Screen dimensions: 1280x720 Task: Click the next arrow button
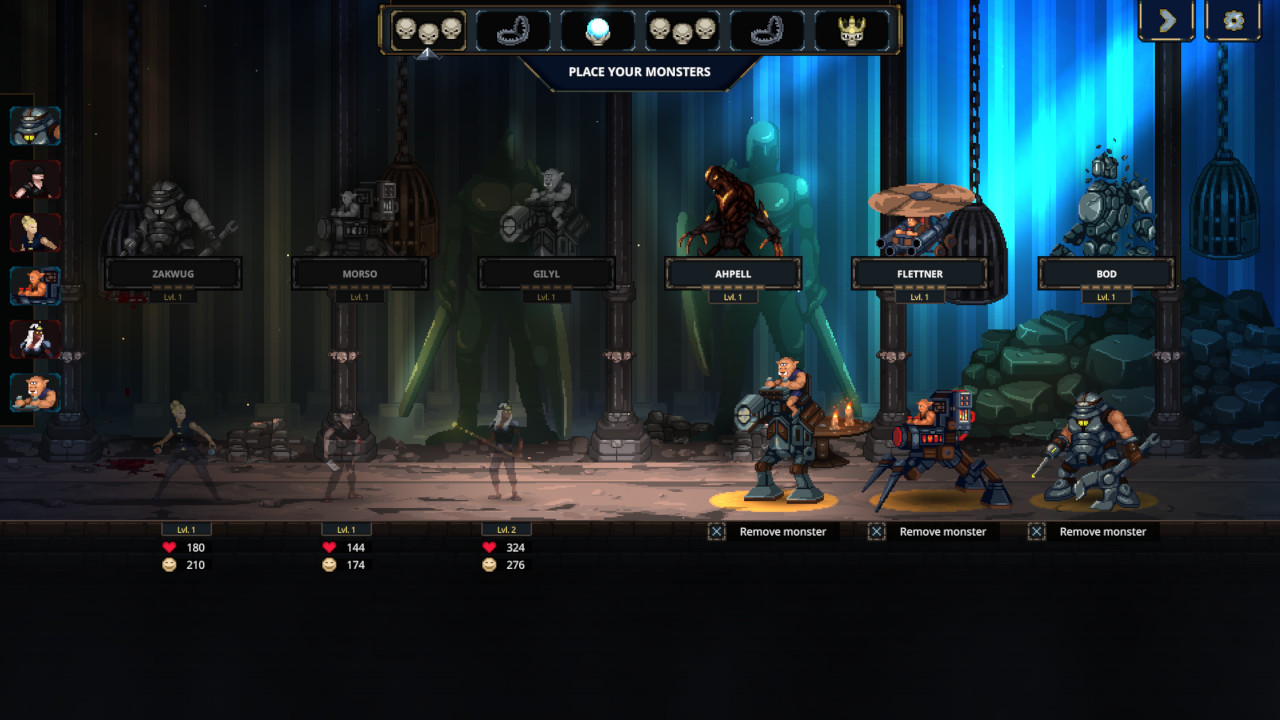pos(1166,20)
